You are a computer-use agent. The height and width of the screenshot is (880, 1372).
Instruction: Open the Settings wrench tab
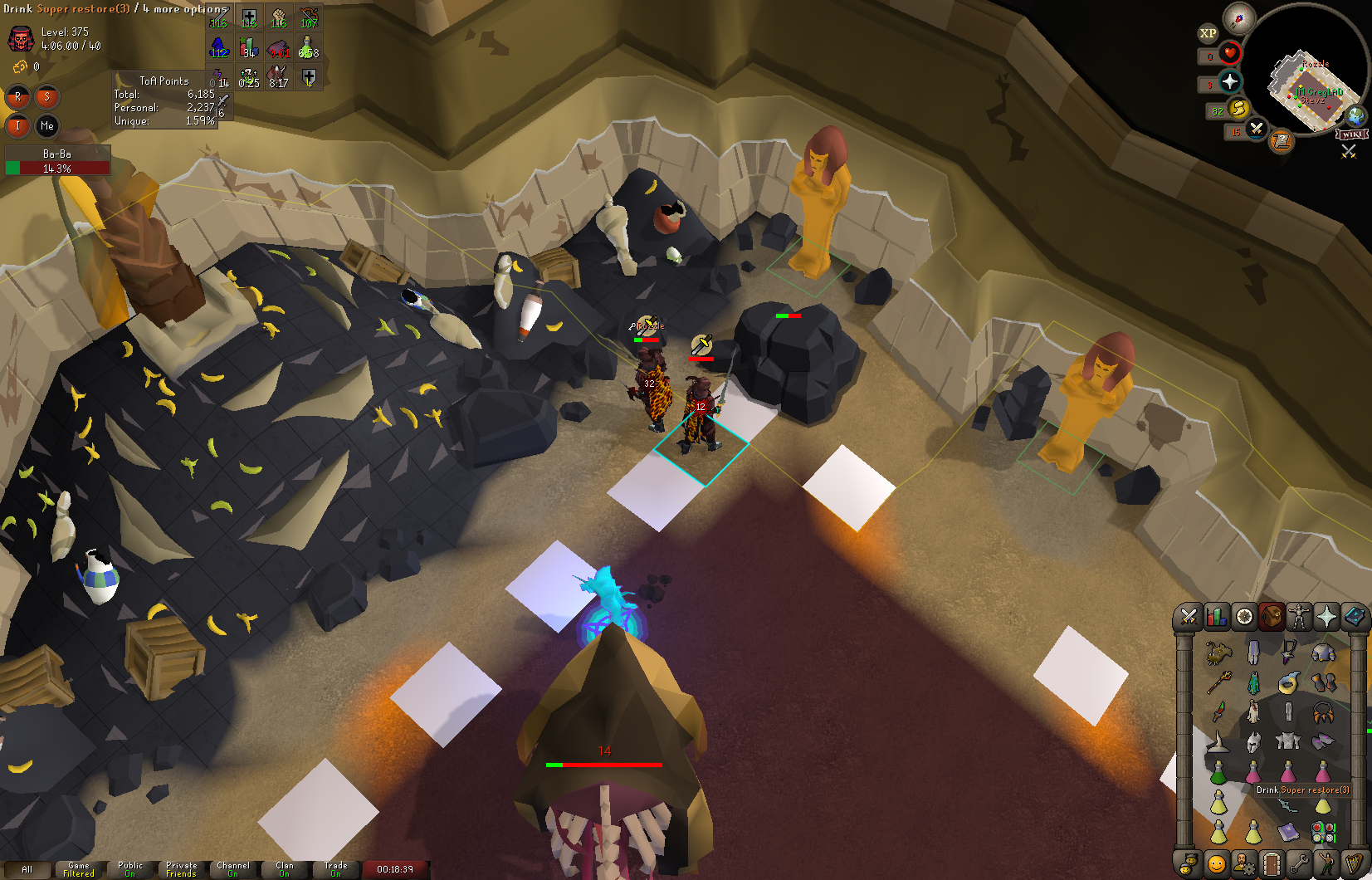coord(1299,863)
